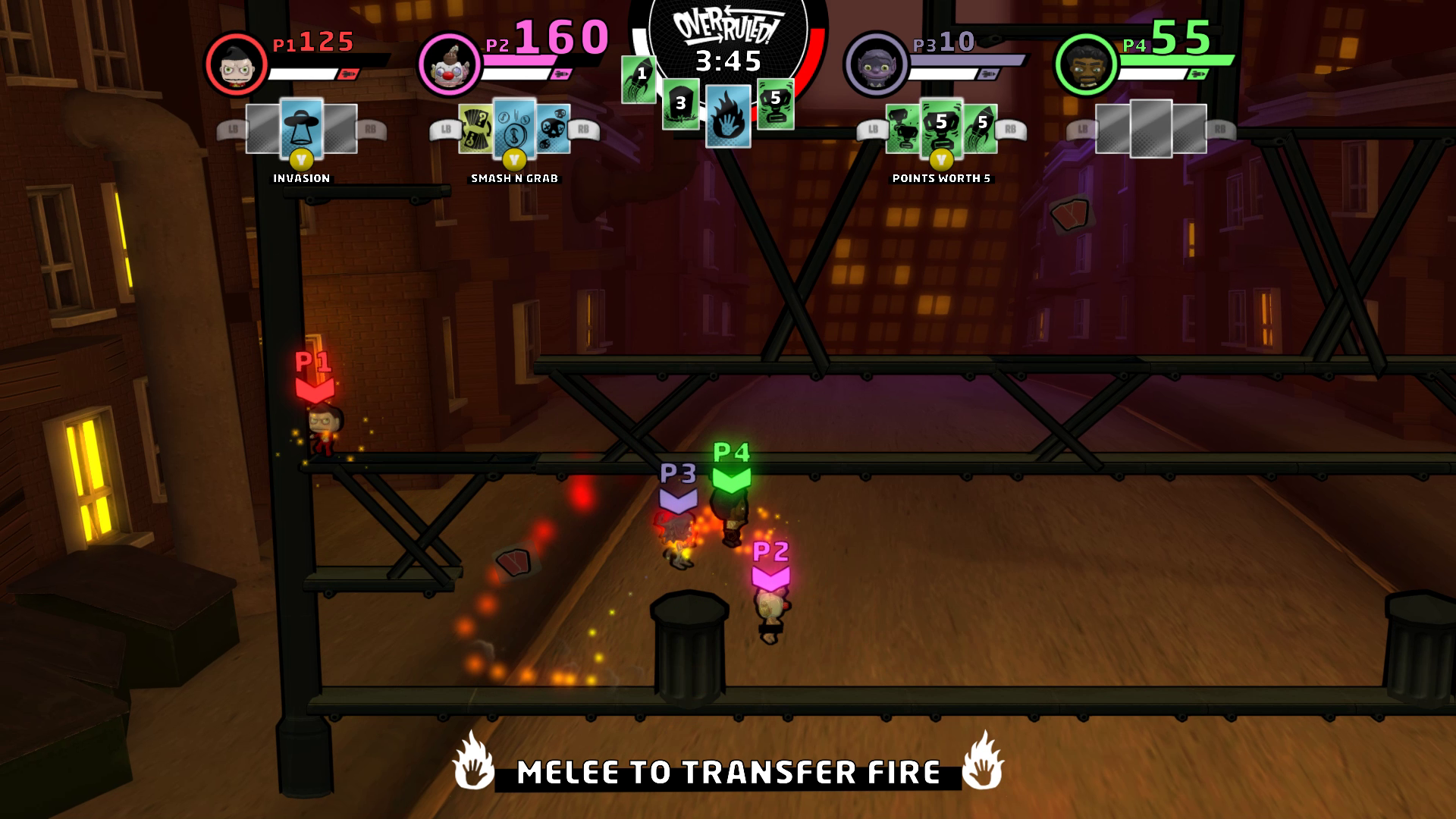Click the active blue fire hand rule card
1456x819 pixels.
tap(729, 116)
